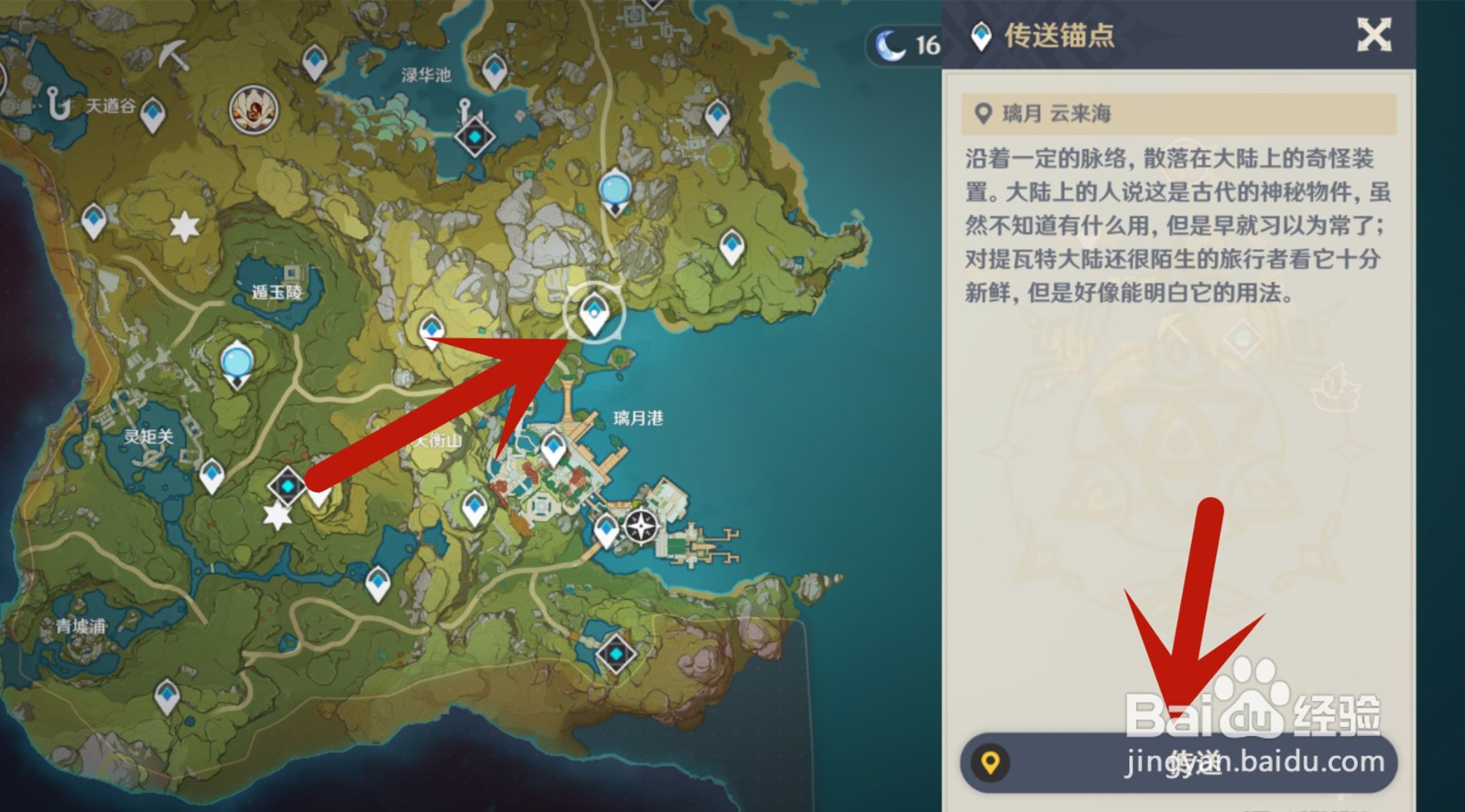Select the highlighted teleport waypoint near Liyue Harbor

[594, 312]
